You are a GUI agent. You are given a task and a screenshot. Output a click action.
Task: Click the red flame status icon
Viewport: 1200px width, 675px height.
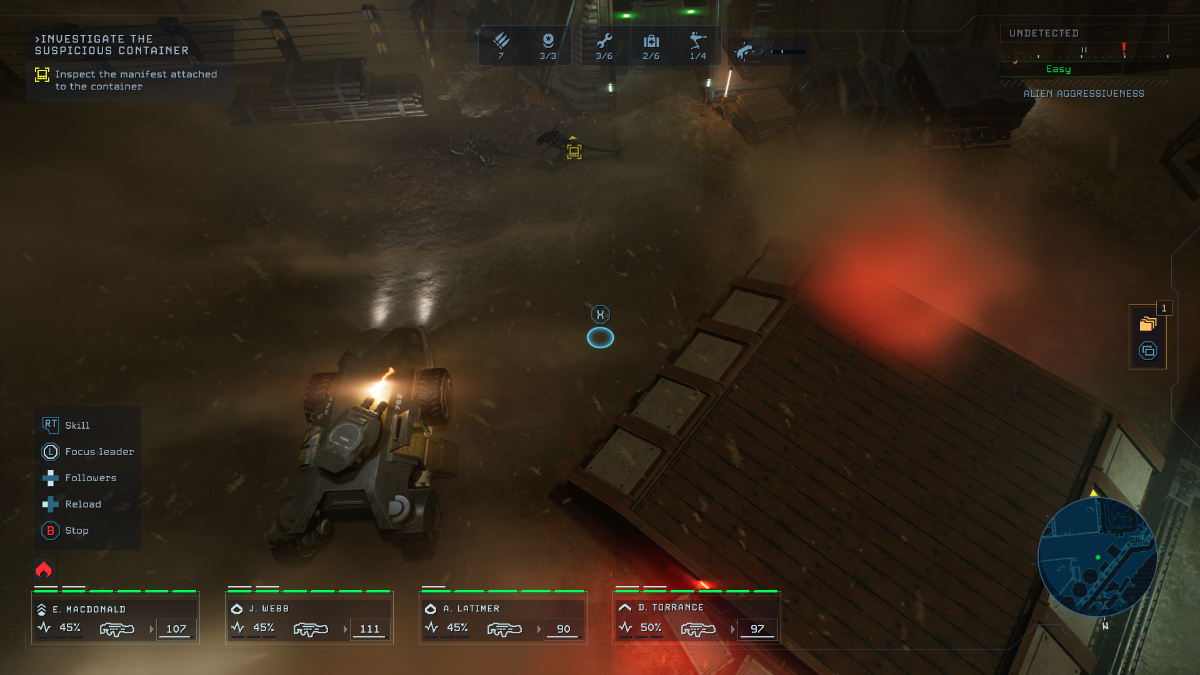click(44, 569)
